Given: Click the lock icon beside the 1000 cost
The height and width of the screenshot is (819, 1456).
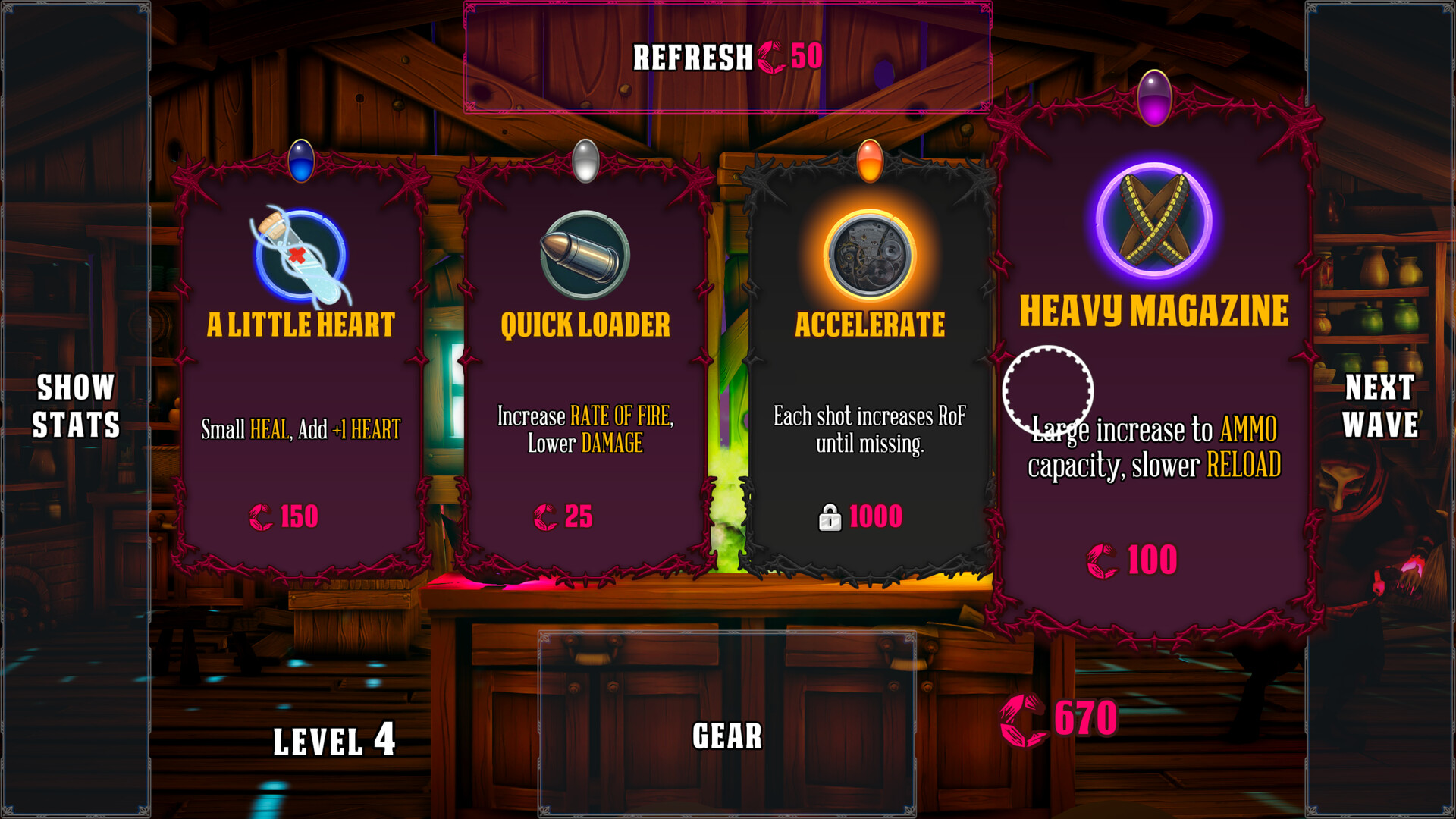Looking at the screenshot, I should pyautogui.click(x=832, y=517).
